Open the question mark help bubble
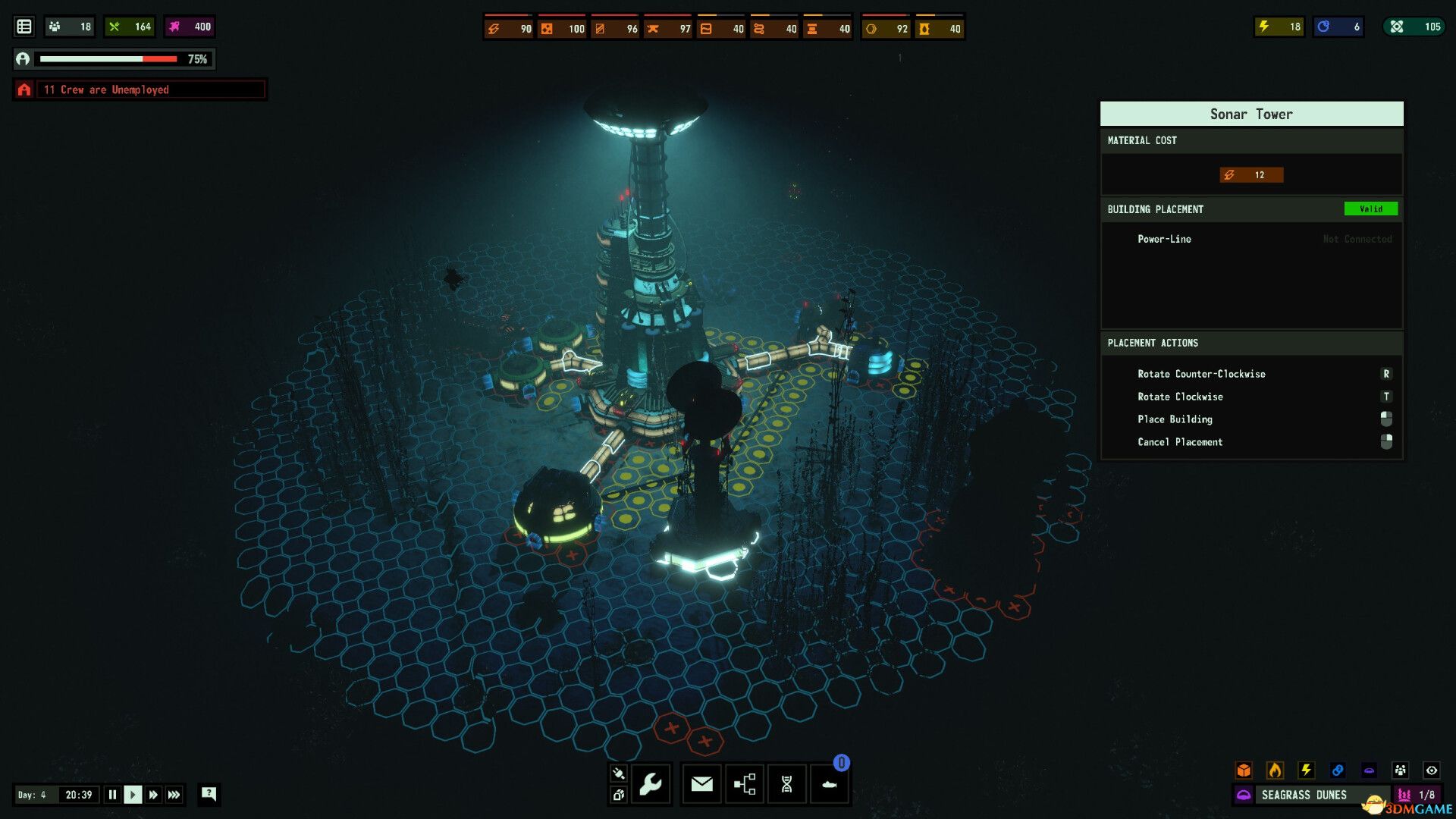Viewport: 1456px width, 819px height. (x=209, y=794)
